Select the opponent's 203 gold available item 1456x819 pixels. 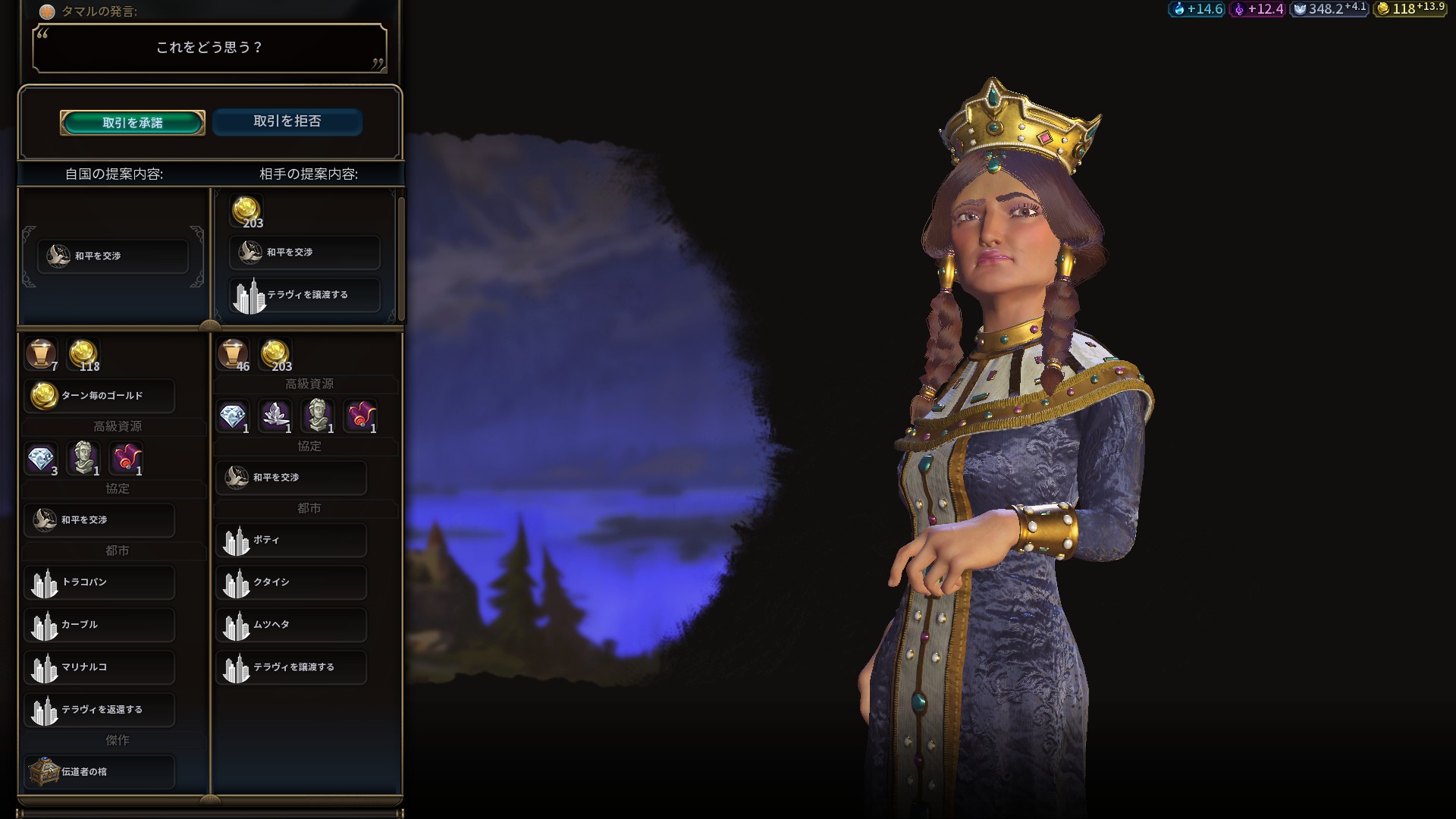pos(275,355)
